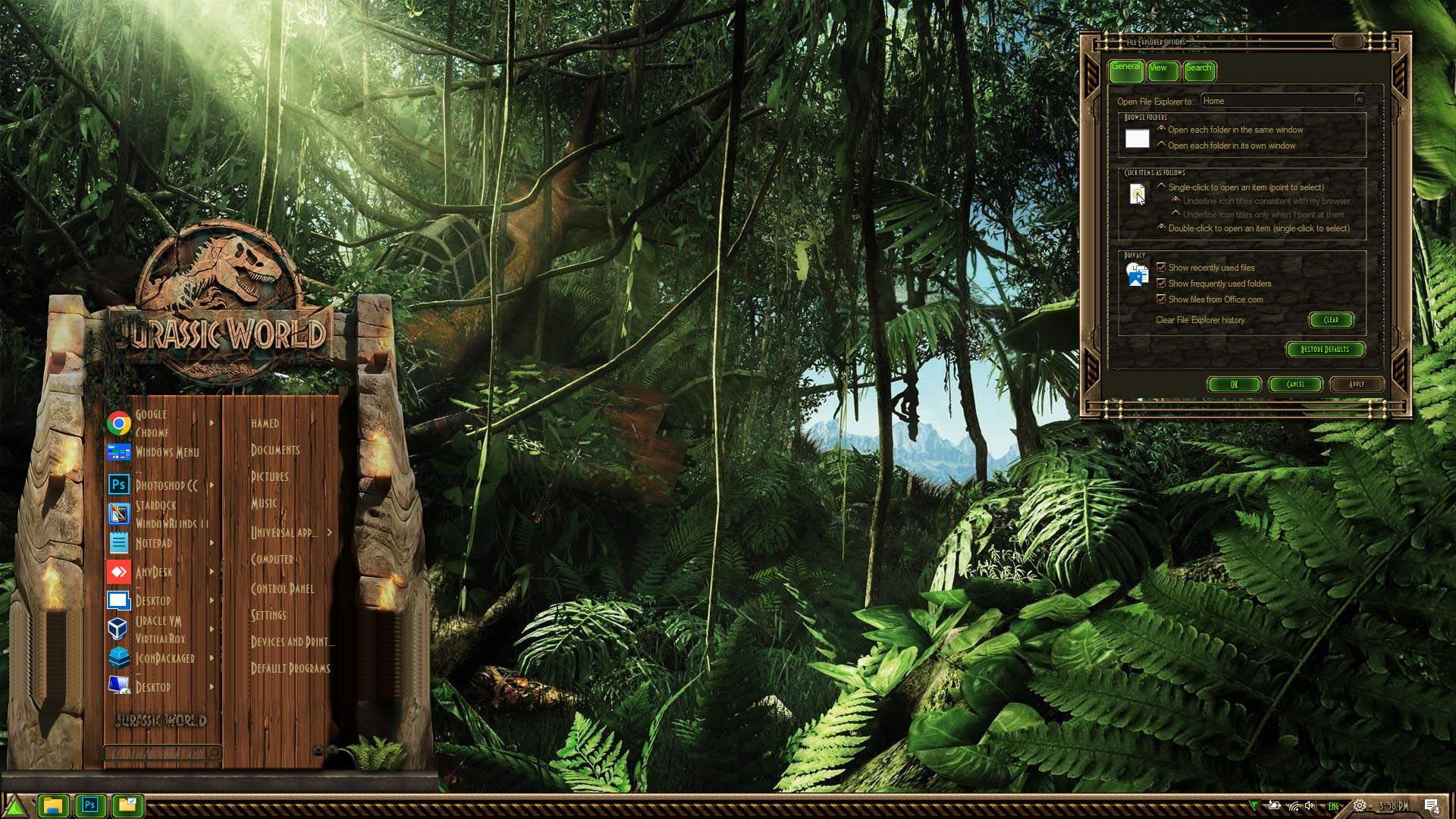The width and height of the screenshot is (1456, 819).
Task: Launch Photoshop CC from the start menu
Action: tap(165, 485)
